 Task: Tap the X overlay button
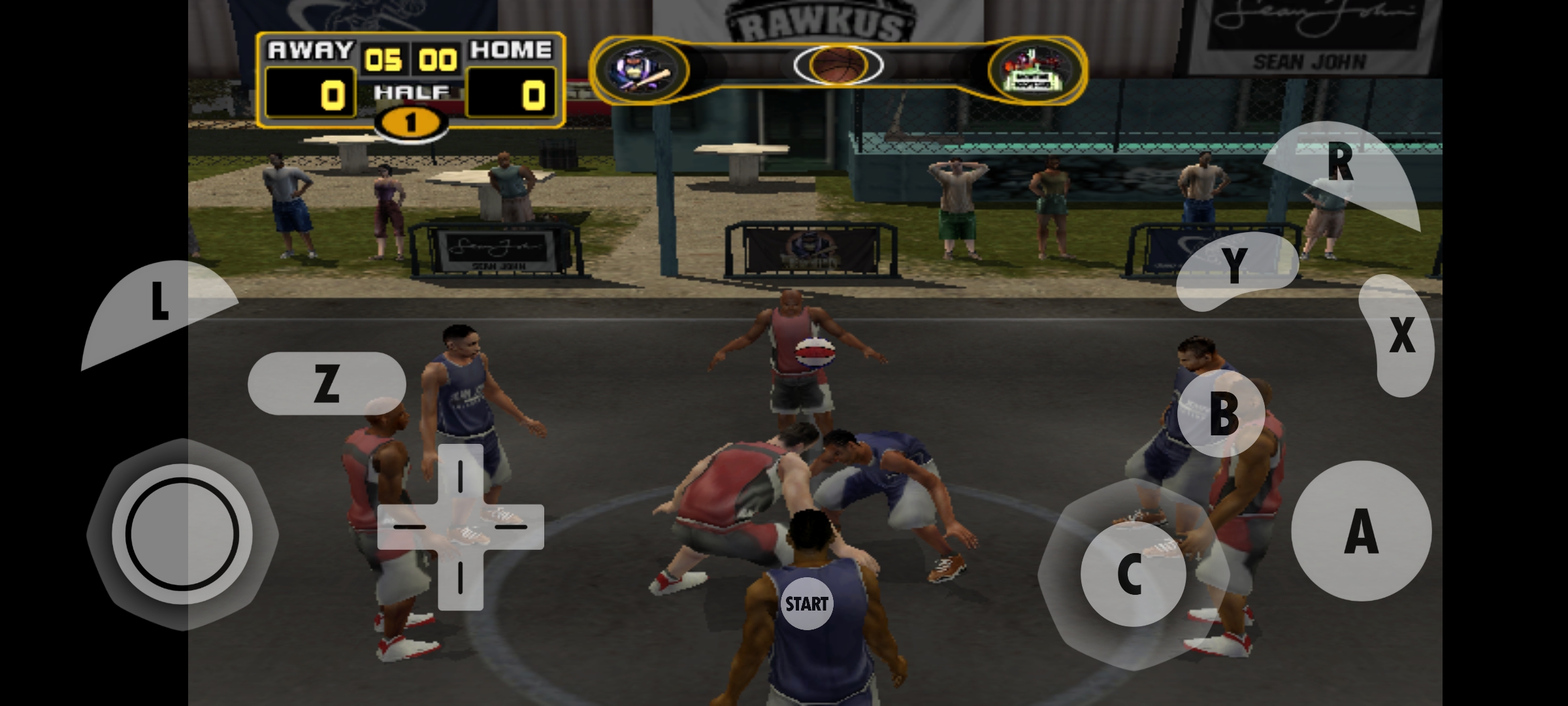[1400, 335]
